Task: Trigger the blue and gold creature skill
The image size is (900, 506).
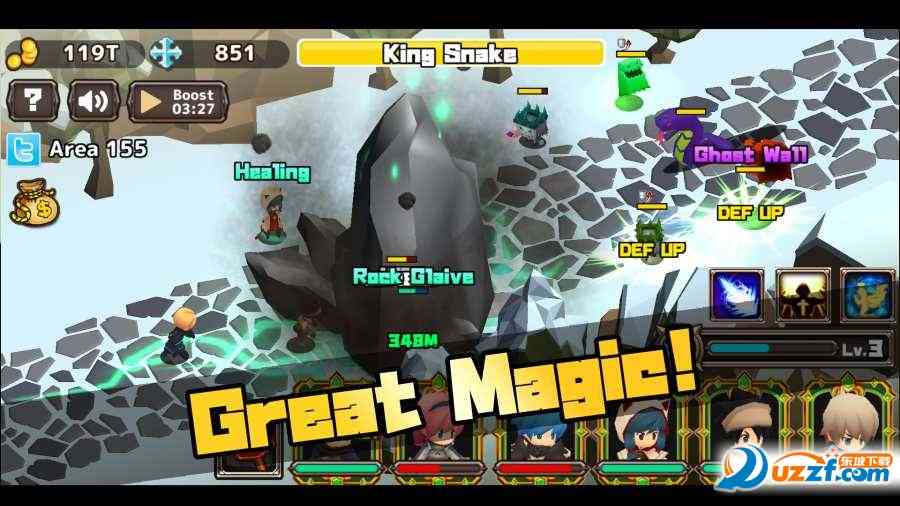Action: click(867, 295)
